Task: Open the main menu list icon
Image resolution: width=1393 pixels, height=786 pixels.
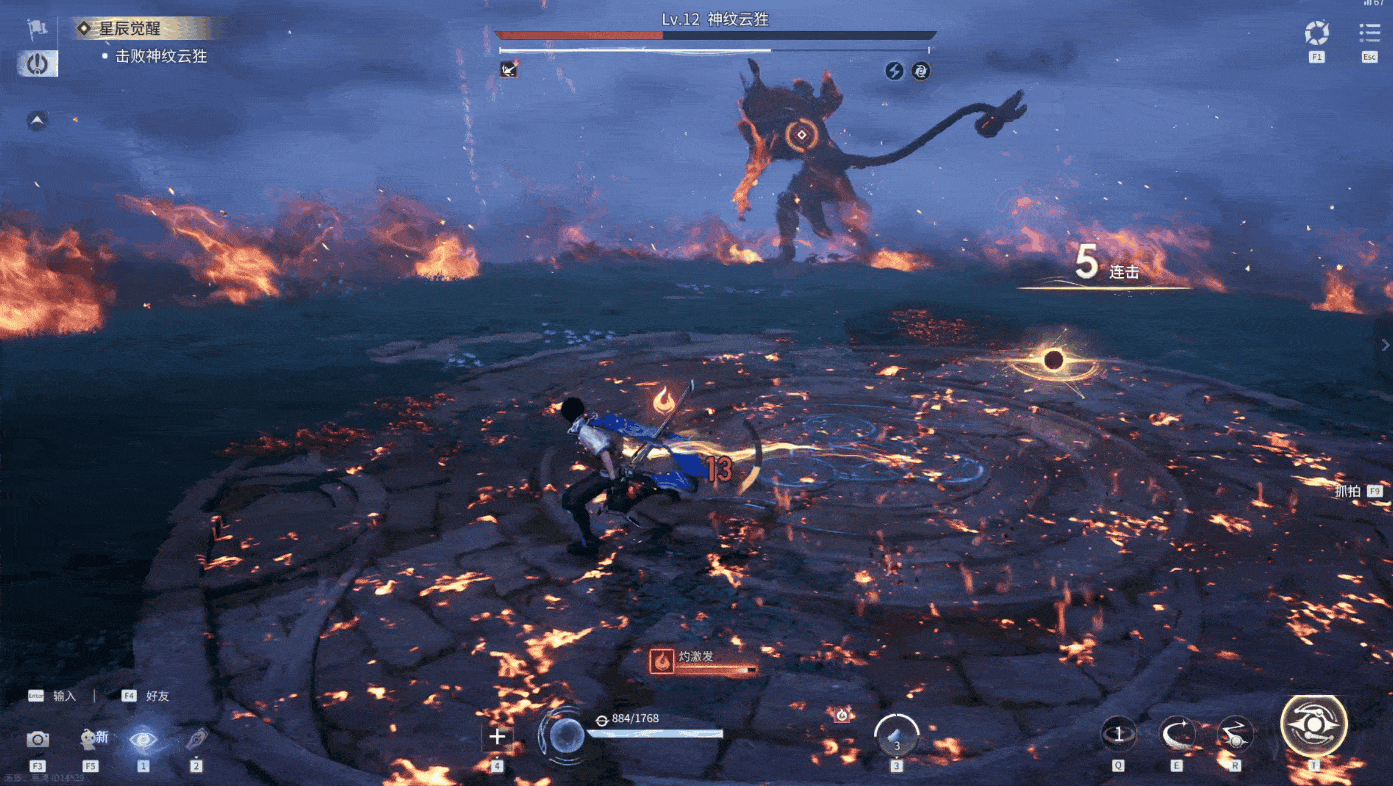Action: pos(1369,33)
